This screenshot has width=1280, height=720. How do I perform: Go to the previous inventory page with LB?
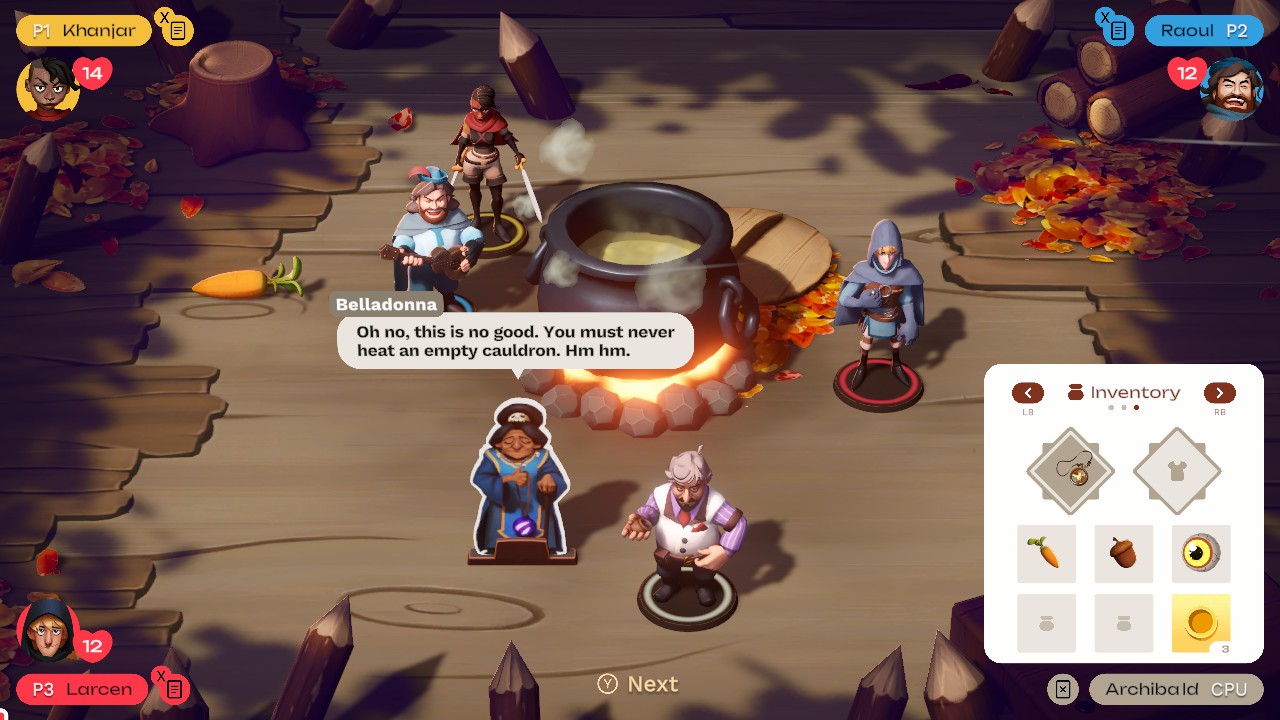[x=1028, y=393]
